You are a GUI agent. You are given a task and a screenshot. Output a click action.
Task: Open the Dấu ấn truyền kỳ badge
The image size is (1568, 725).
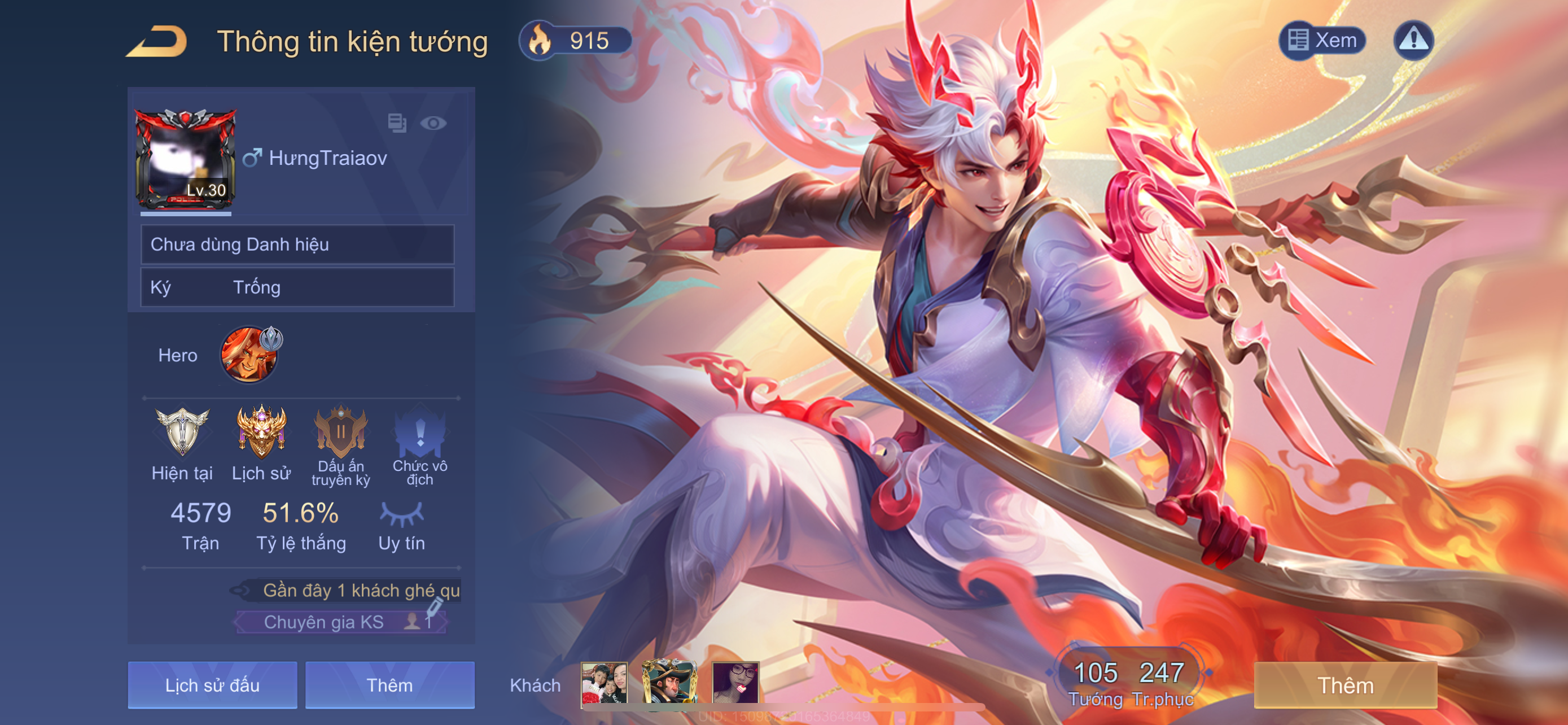pyautogui.click(x=340, y=432)
